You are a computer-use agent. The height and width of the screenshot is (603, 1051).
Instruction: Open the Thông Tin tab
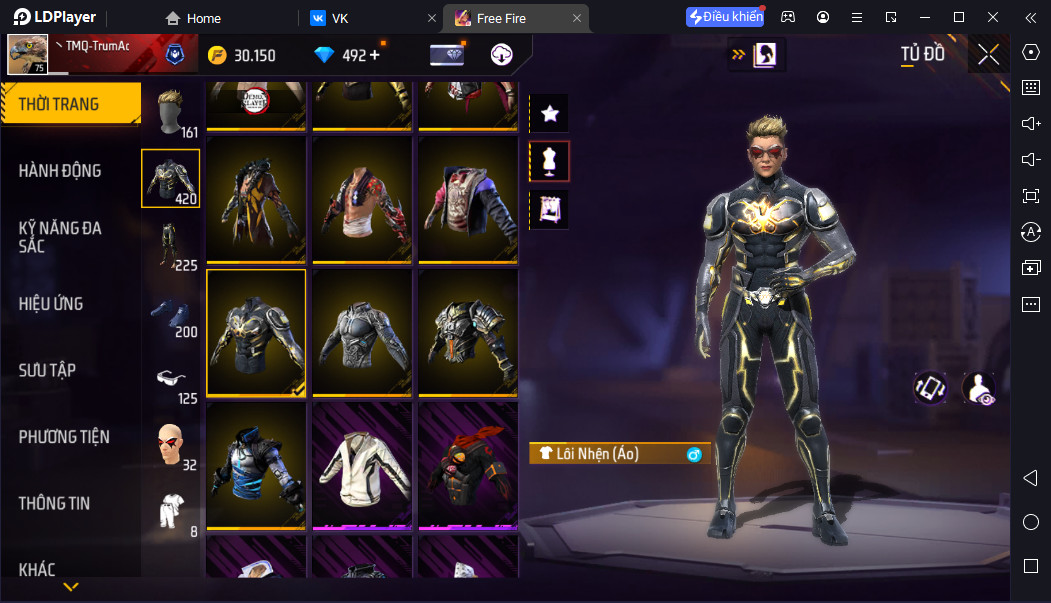54,503
